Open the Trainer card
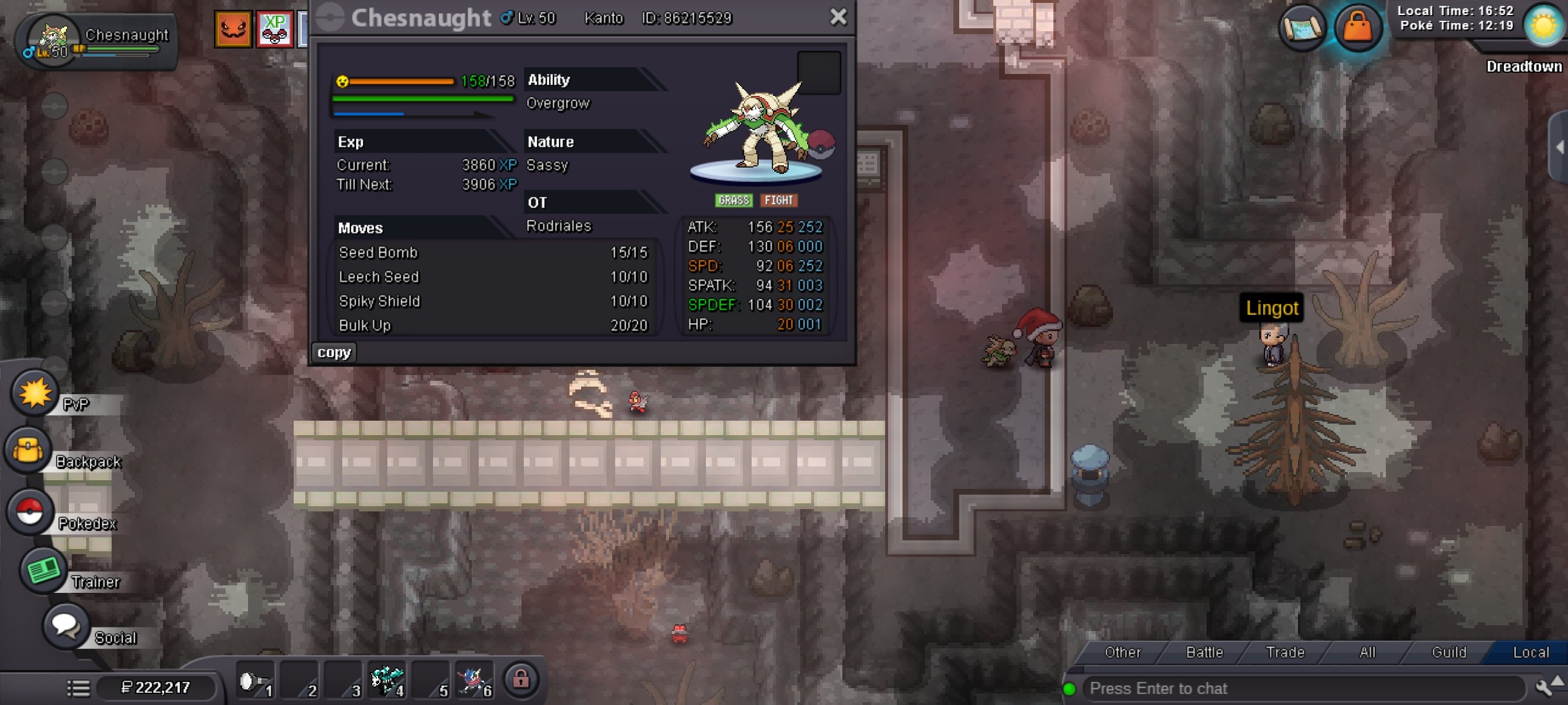Viewport: 1568px width, 705px height. (43, 570)
